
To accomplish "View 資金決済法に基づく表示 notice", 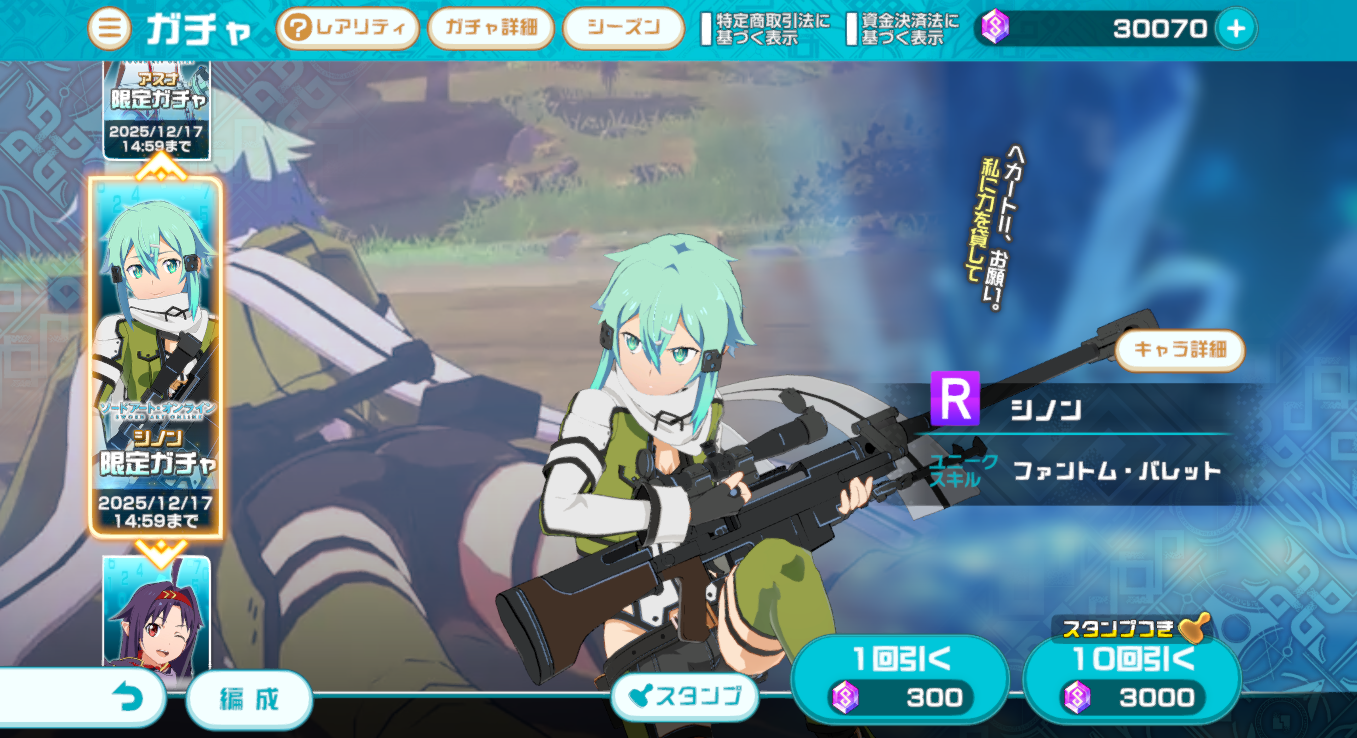I will click(903, 29).
